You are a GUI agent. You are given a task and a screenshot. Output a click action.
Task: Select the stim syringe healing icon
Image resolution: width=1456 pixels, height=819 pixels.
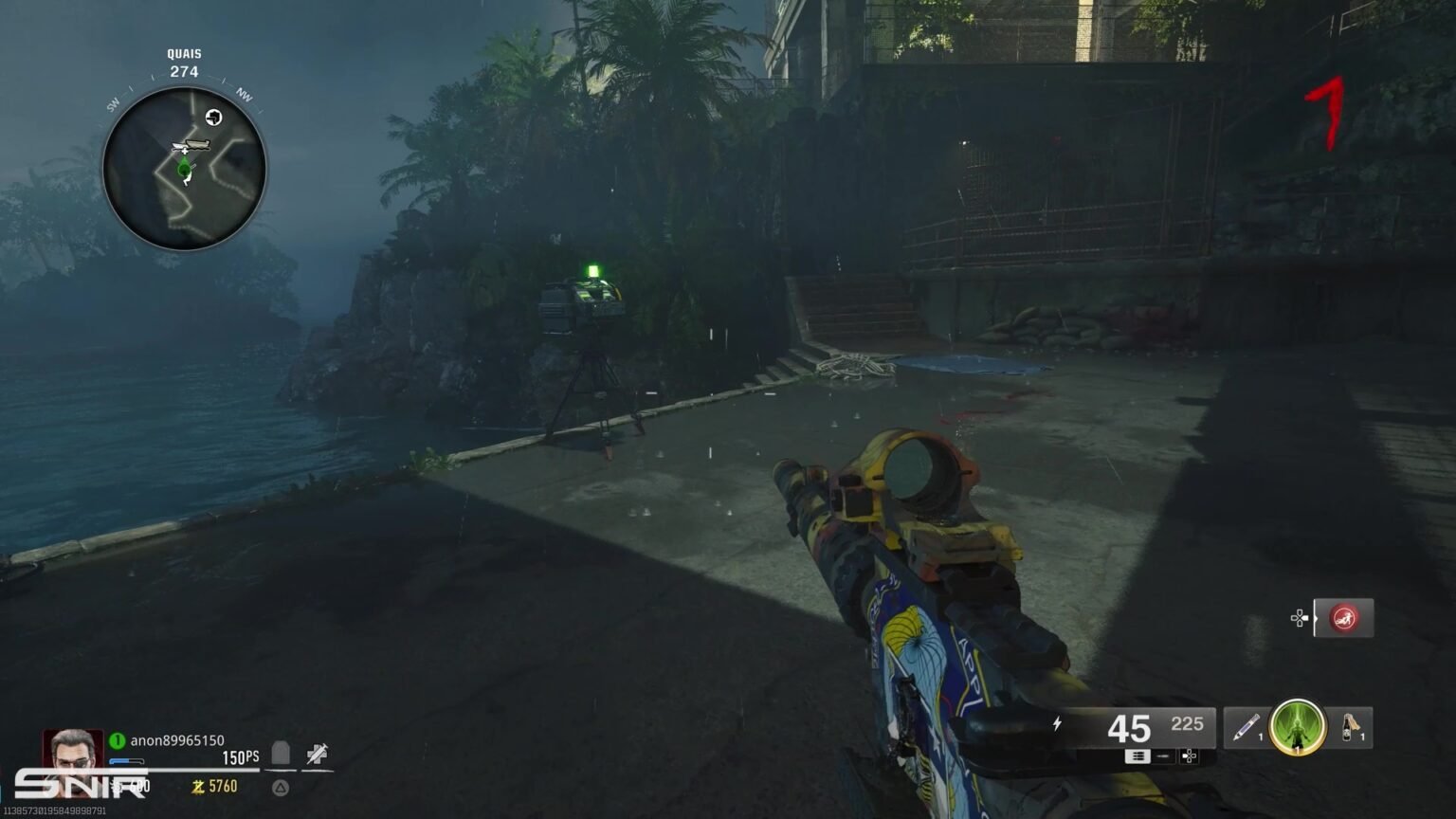(x=315, y=755)
